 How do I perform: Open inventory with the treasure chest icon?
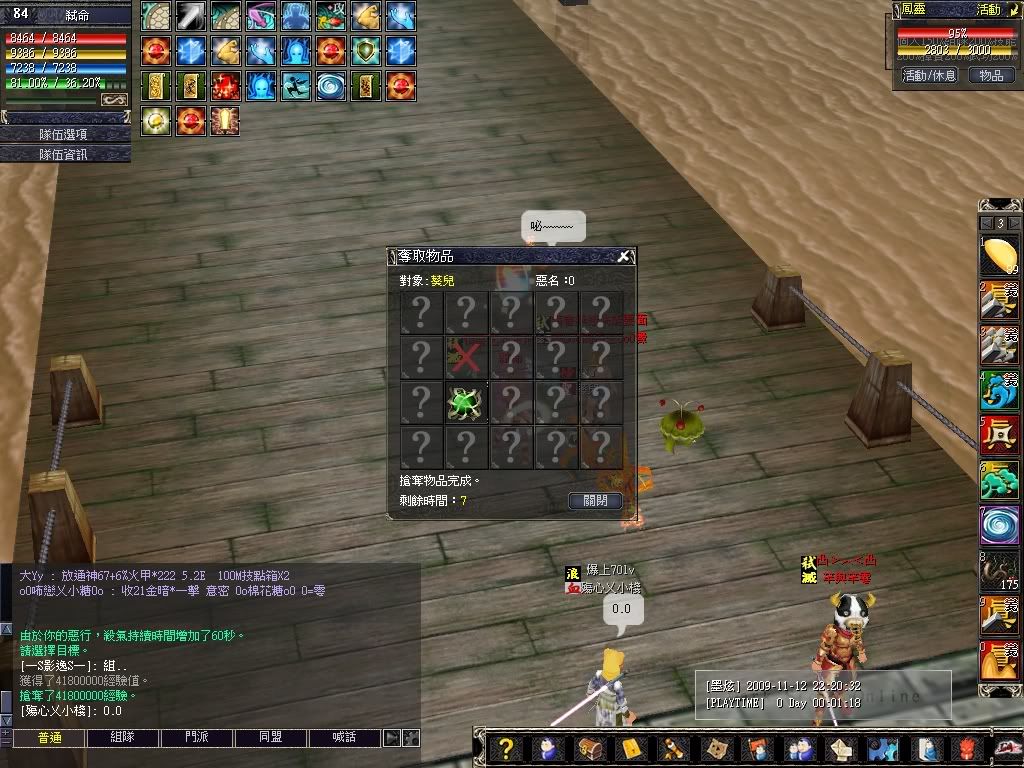(x=588, y=749)
